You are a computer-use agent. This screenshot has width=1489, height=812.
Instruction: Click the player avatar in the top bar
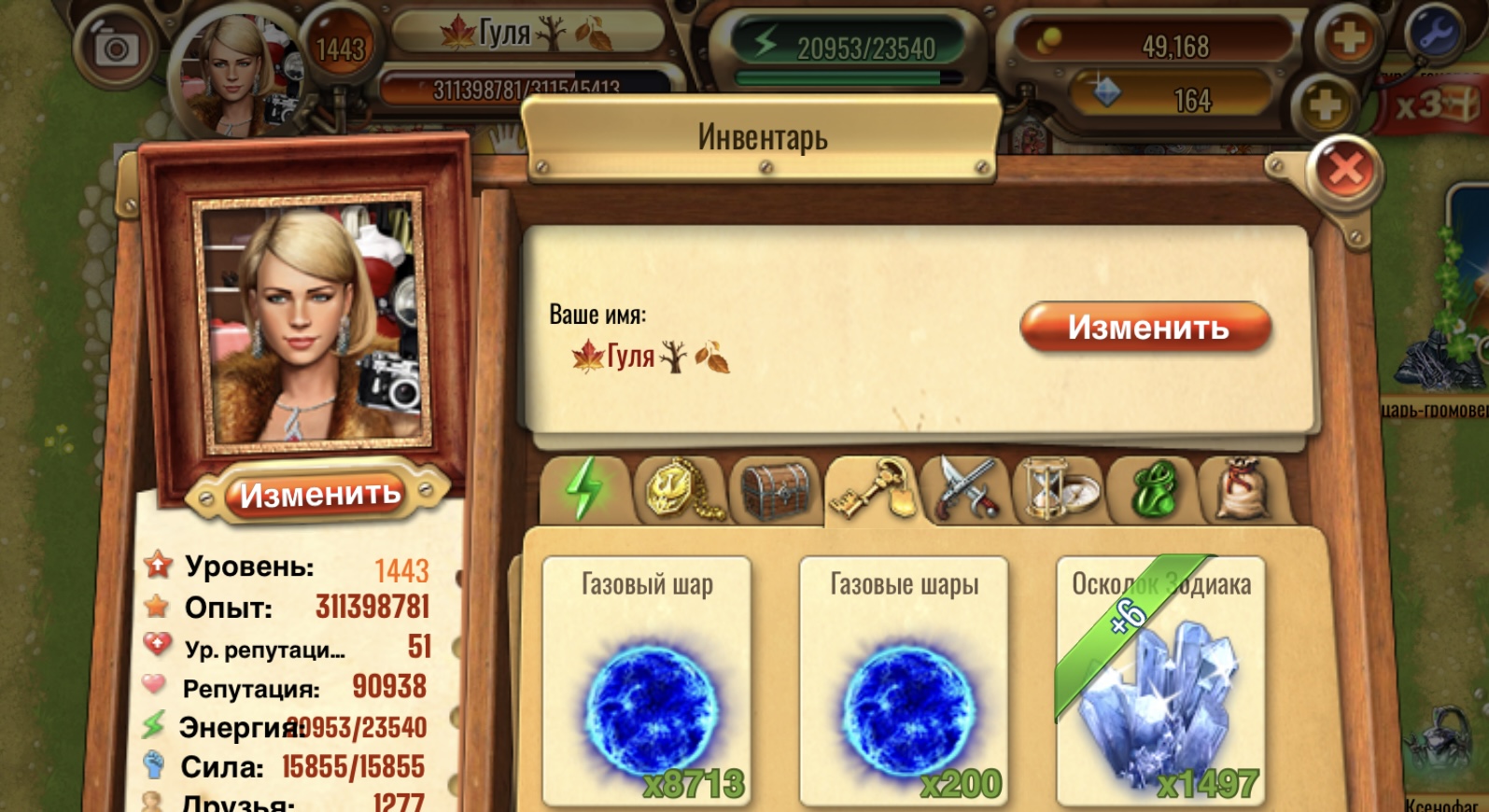tap(235, 70)
